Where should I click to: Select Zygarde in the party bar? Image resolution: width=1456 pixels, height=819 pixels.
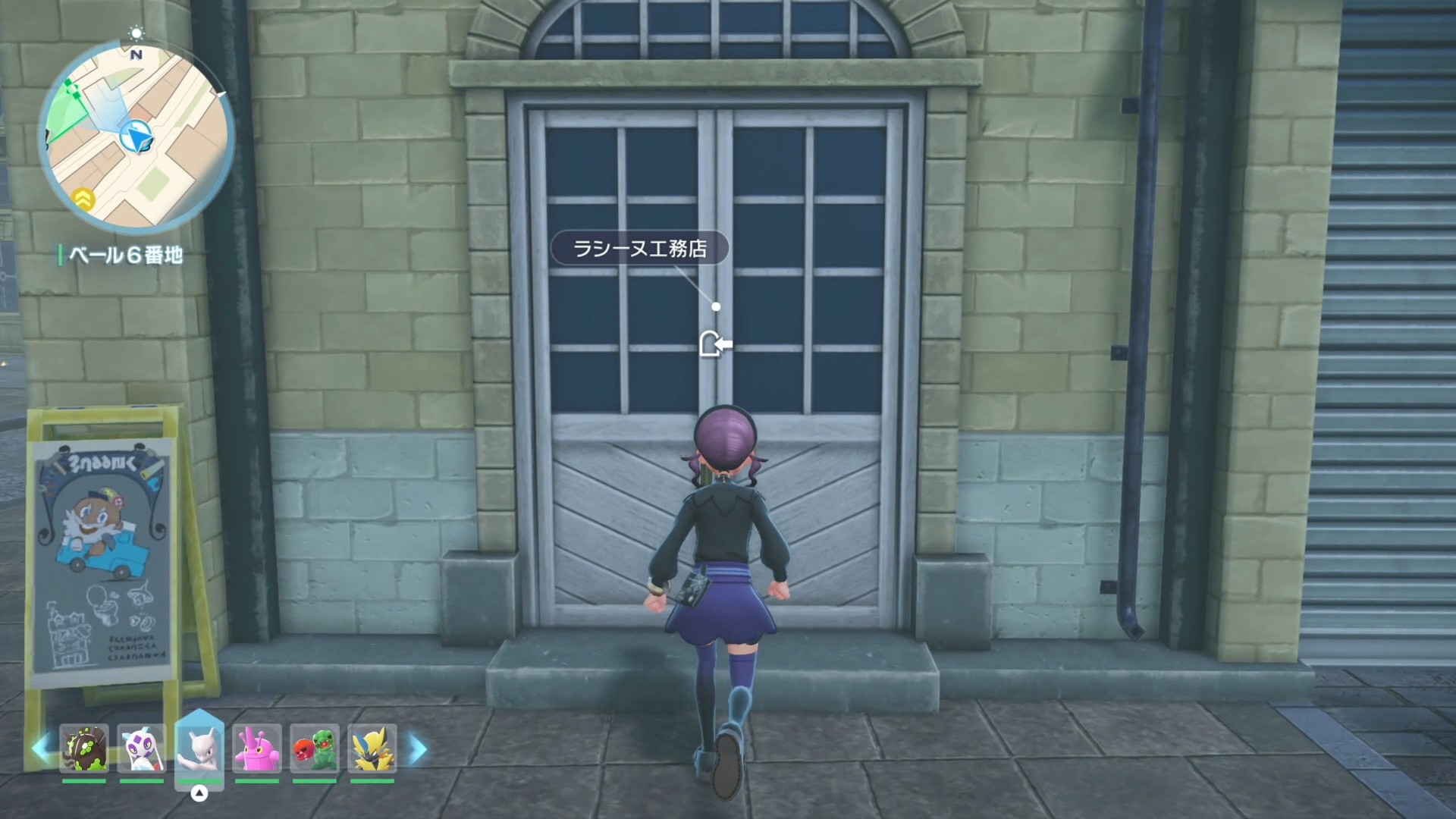pyautogui.click(x=84, y=748)
